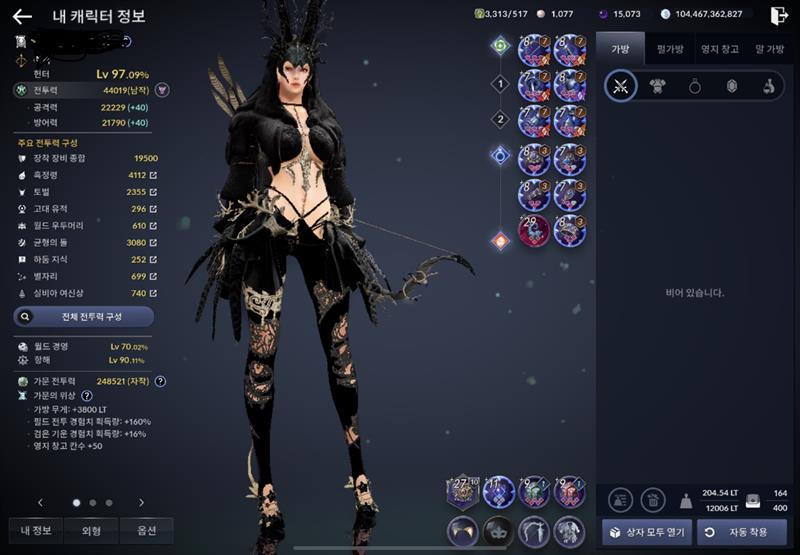Open the 옵션 tab at the bottom
Image resolution: width=800 pixels, height=555 pixels.
point(146,530)
